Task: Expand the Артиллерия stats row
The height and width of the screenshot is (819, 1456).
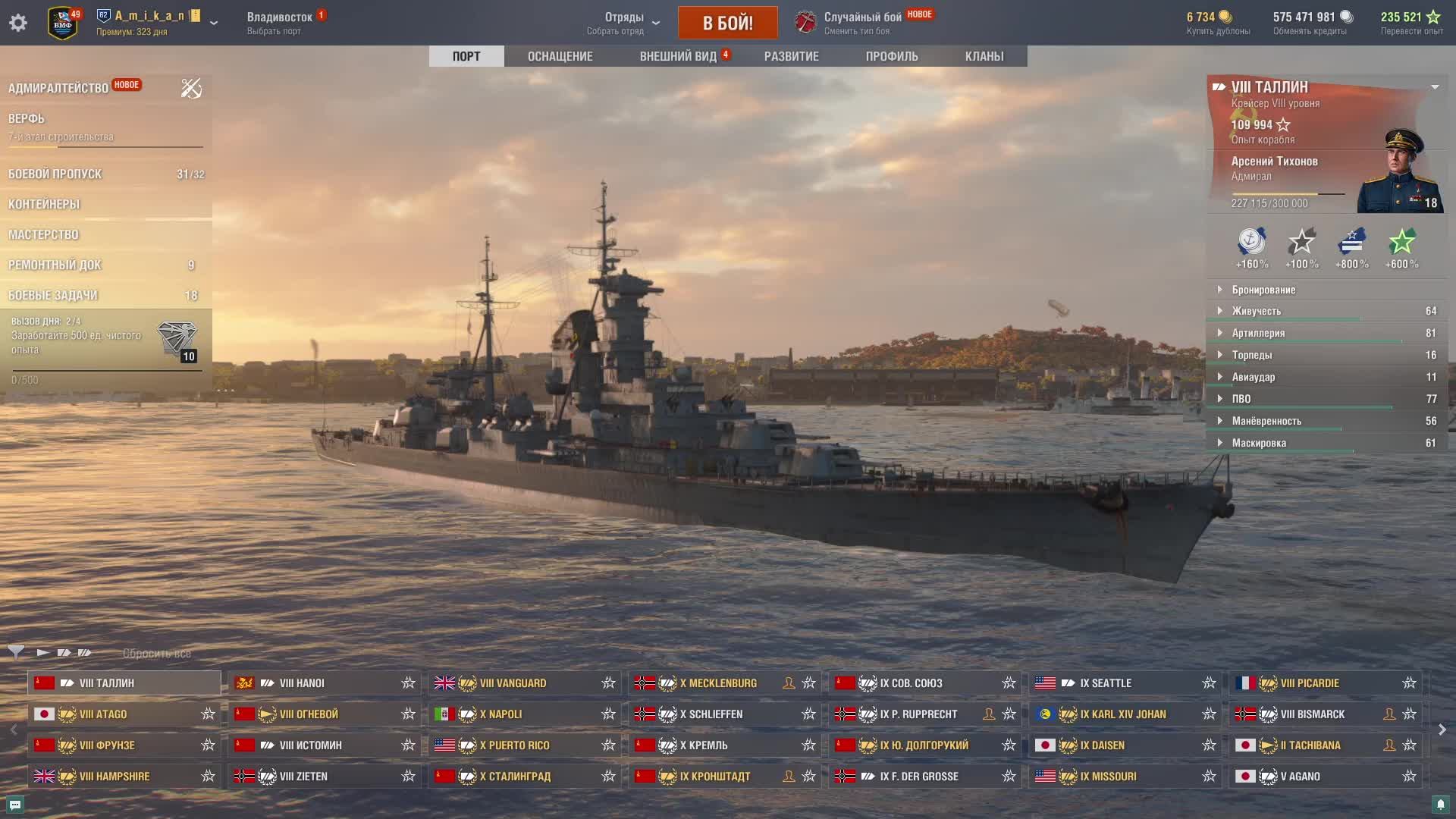Action: coord(1257,333)
